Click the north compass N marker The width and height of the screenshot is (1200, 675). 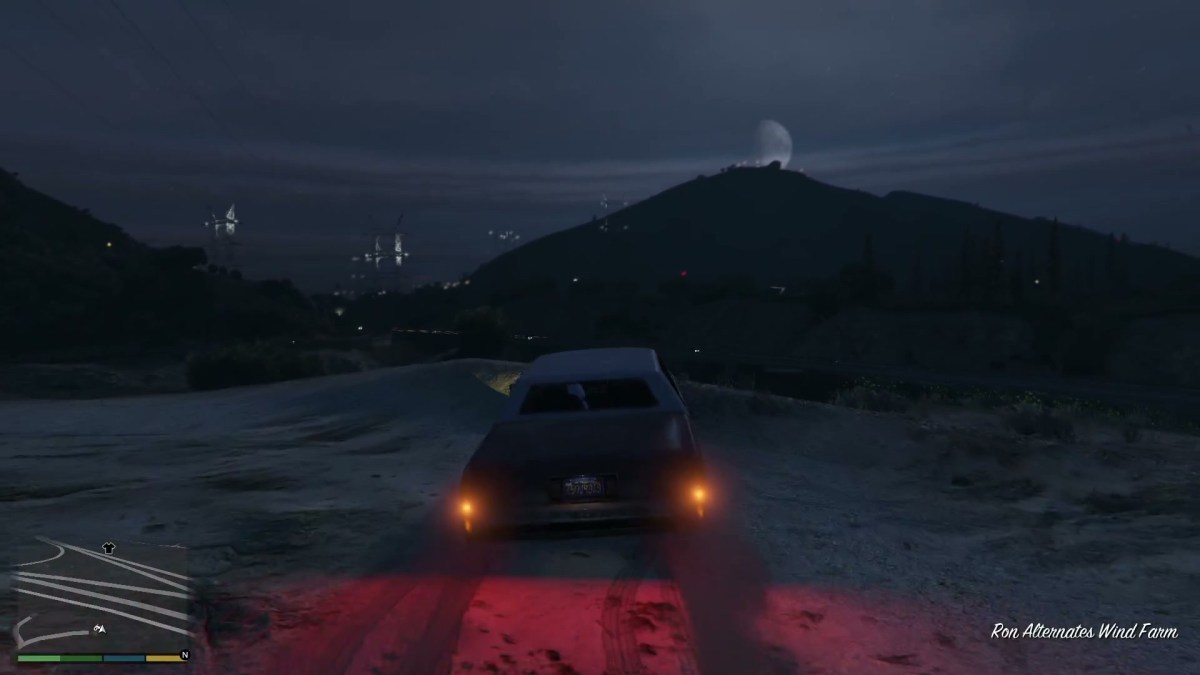coord(184,656)
